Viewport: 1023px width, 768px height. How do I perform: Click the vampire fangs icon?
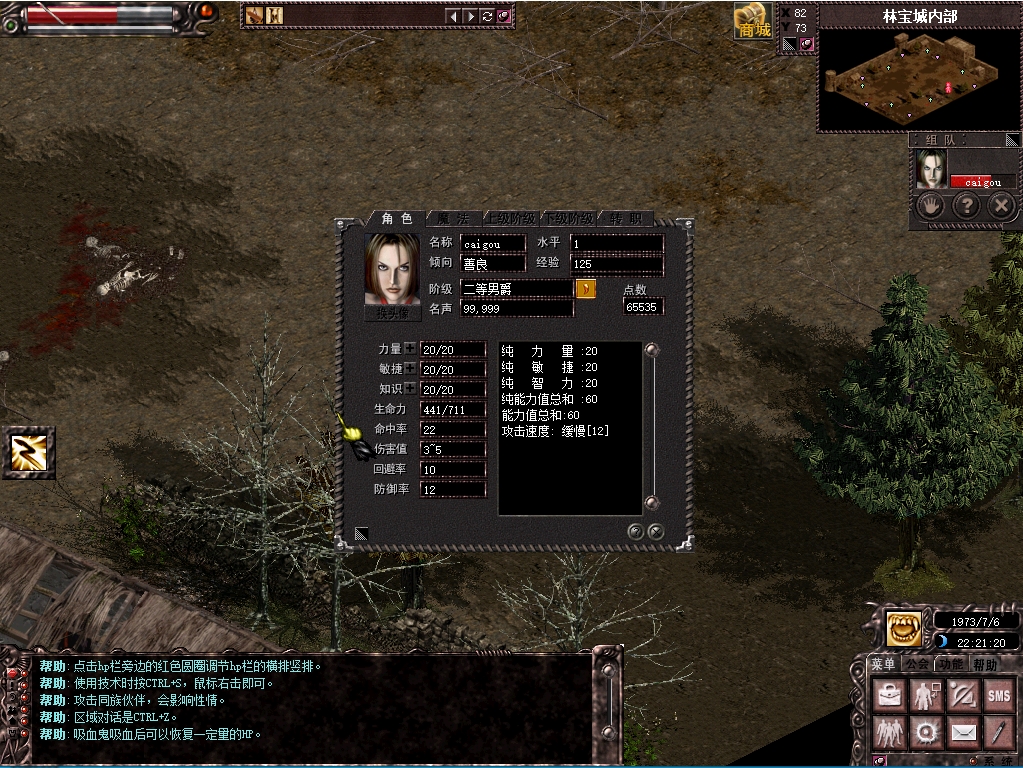[x=904, y=629]
